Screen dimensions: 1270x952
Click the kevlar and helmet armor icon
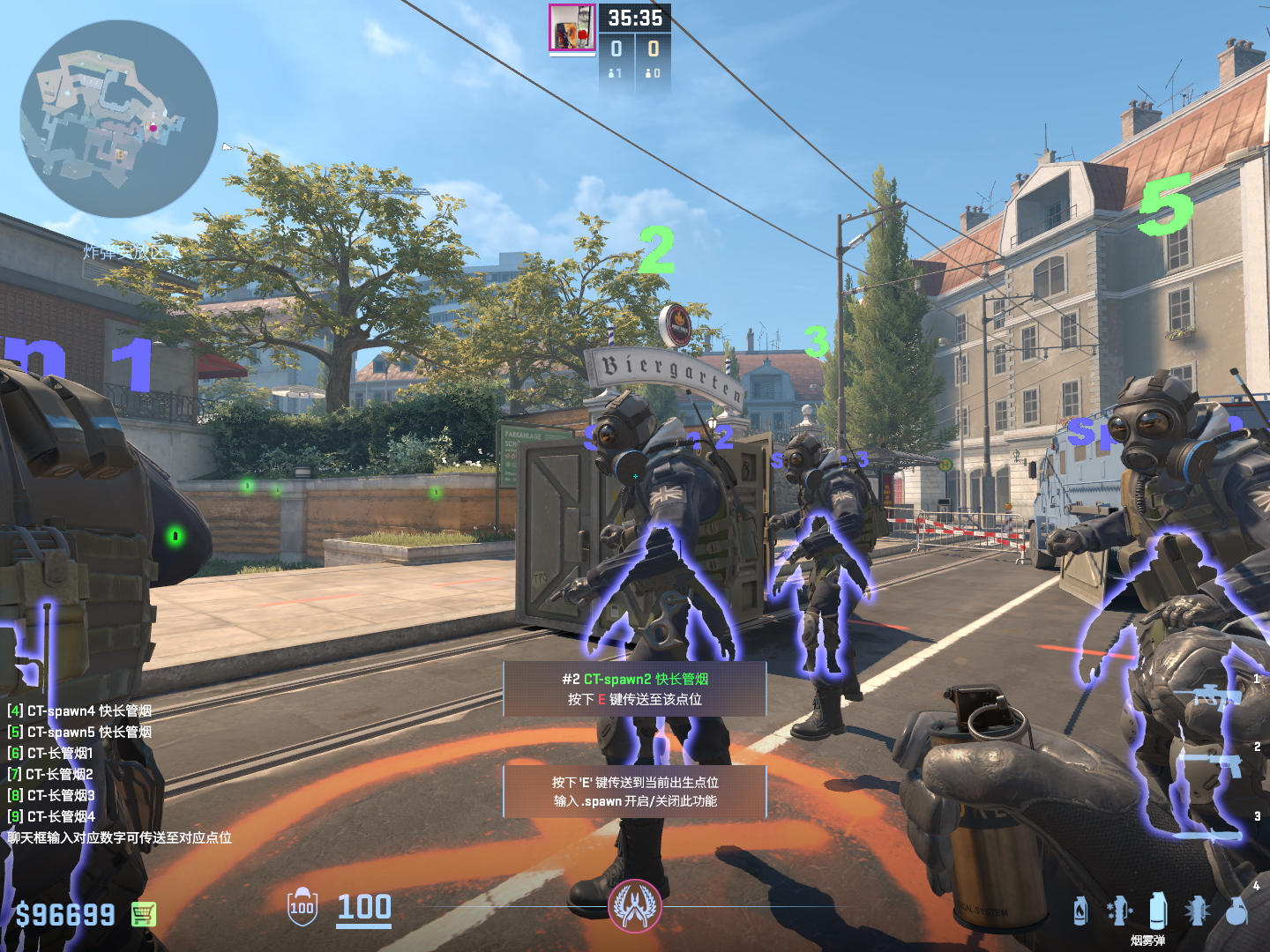pos(302,907)
